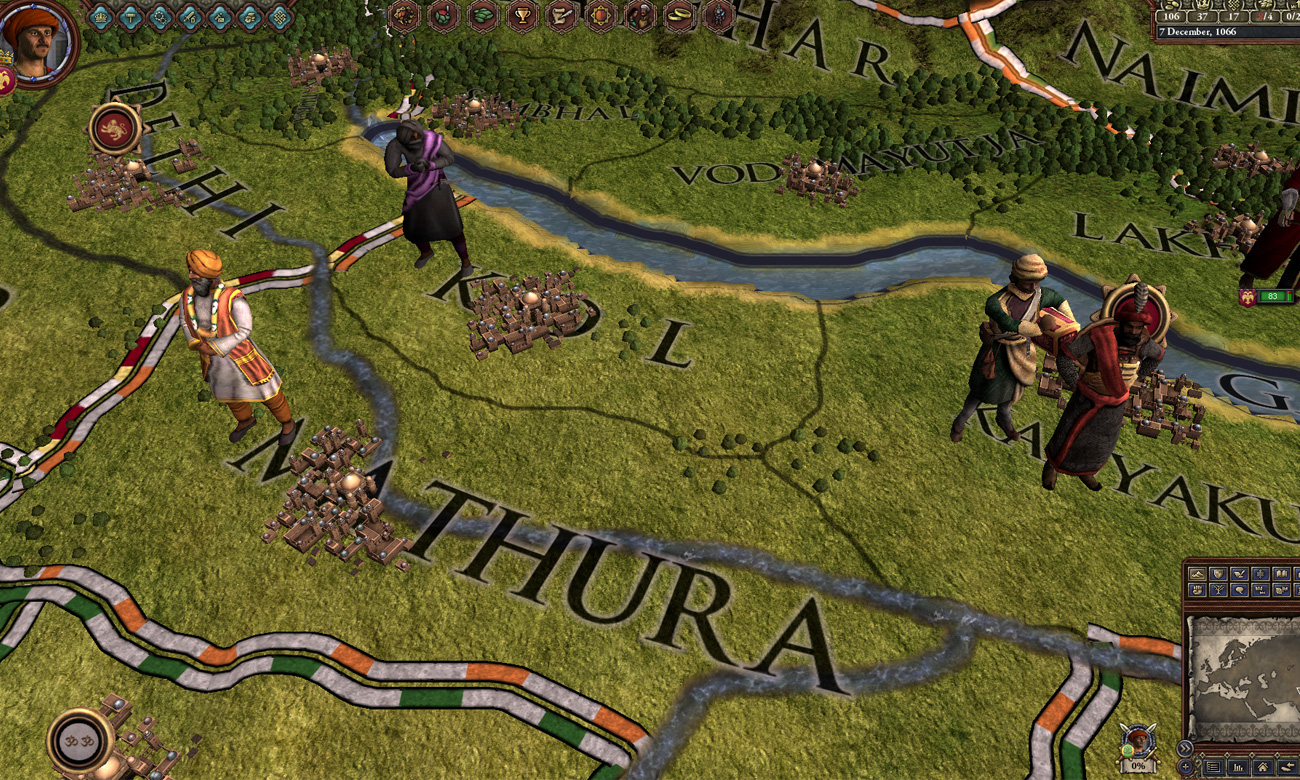Select the culture map mode book icon

pyautogui.click(x=1282, y=575)
